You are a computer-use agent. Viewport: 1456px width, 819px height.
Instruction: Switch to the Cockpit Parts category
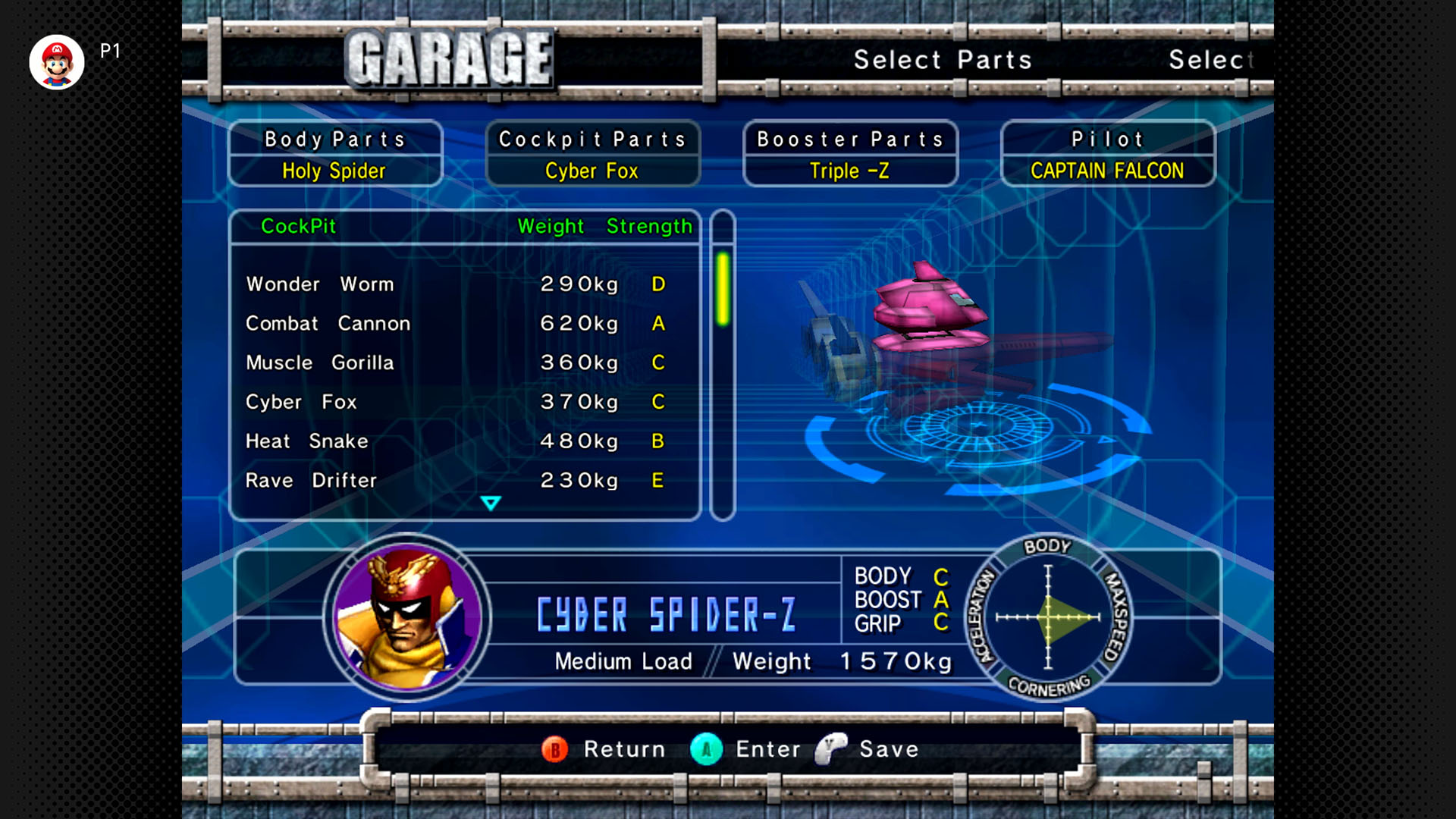point(592,154)
